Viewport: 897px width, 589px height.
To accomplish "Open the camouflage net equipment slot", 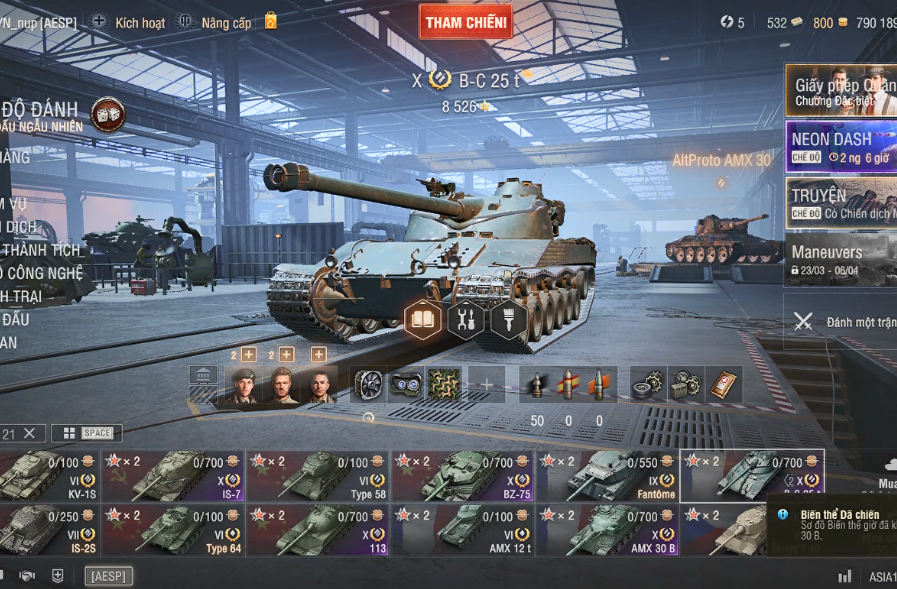I will click(444, 385).
